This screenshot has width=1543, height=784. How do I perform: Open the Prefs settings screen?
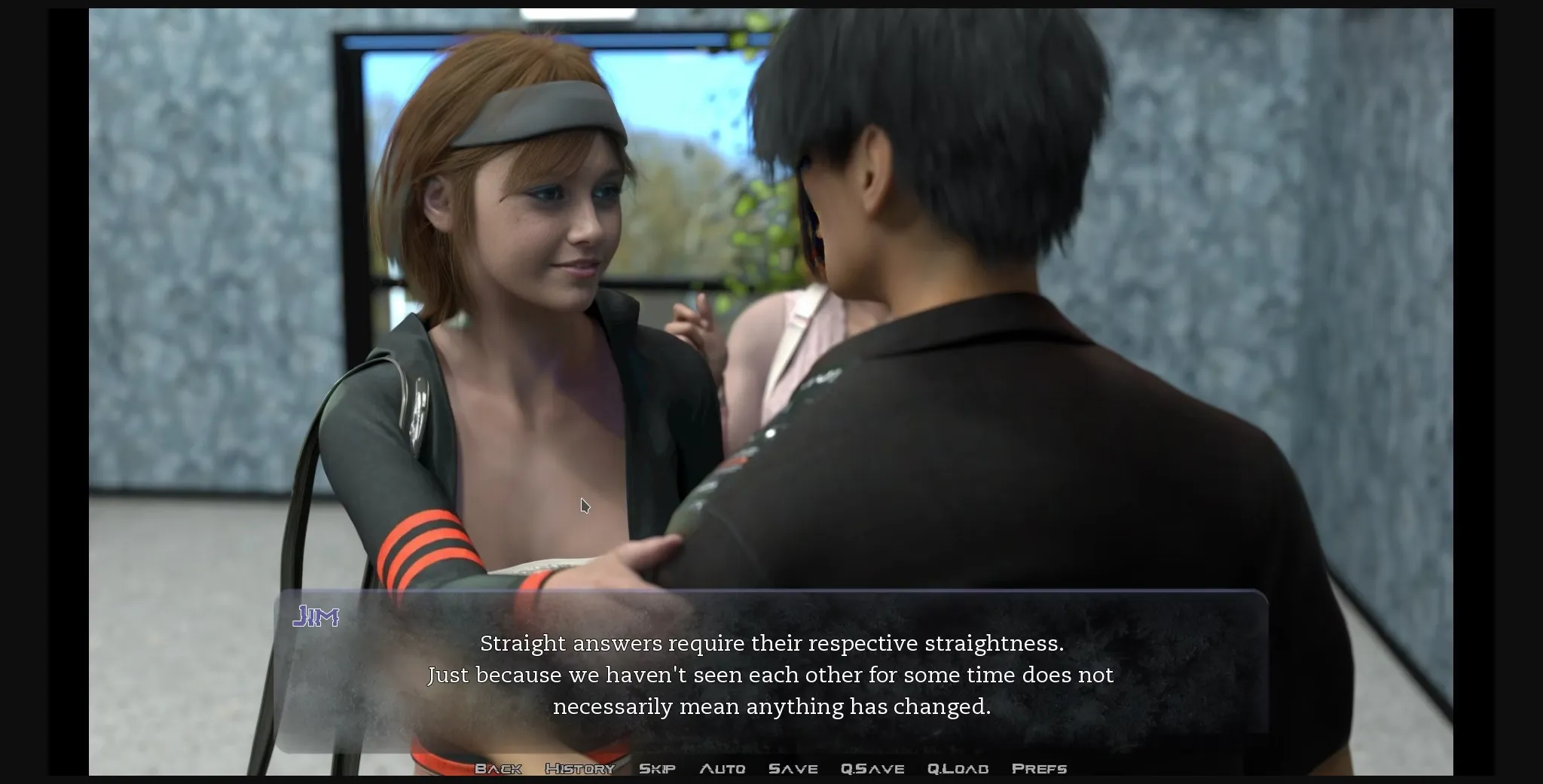click(1039, 769)
